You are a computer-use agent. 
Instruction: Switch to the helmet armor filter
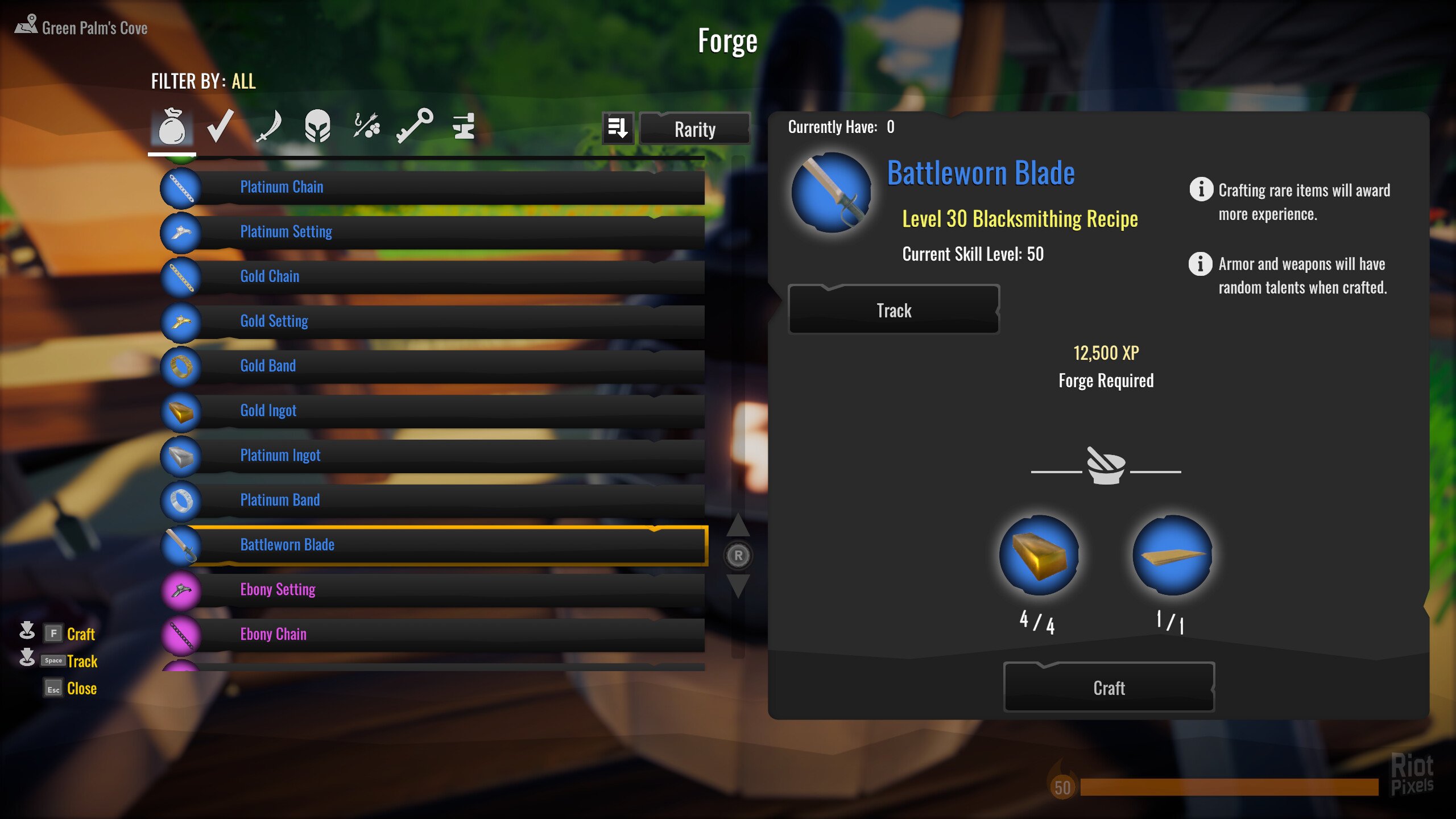point(317,126)
